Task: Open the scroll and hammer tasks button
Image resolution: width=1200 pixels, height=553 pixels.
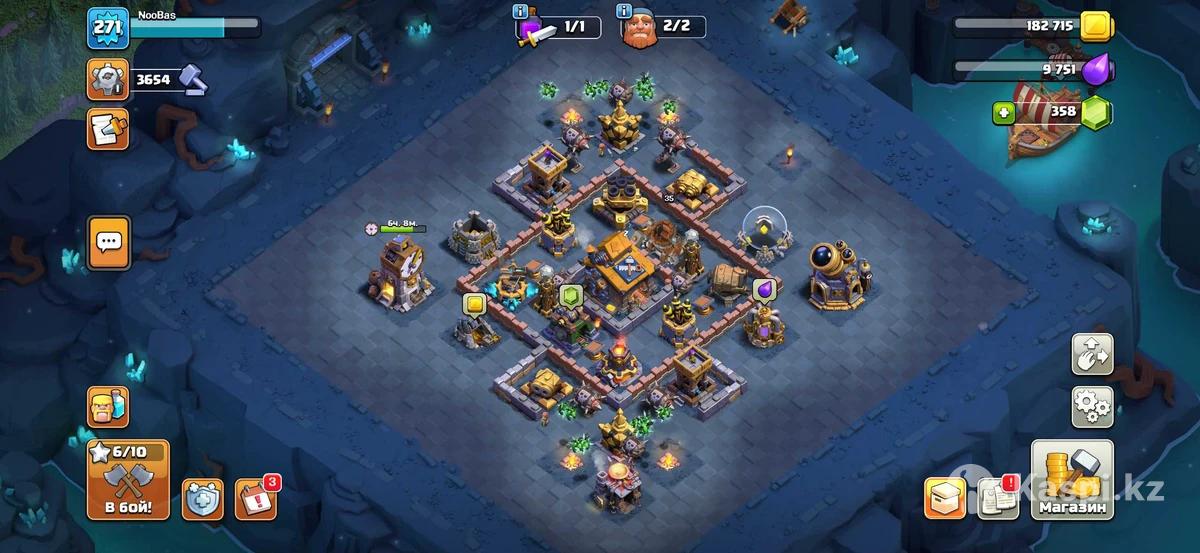Action: [107, 129]
